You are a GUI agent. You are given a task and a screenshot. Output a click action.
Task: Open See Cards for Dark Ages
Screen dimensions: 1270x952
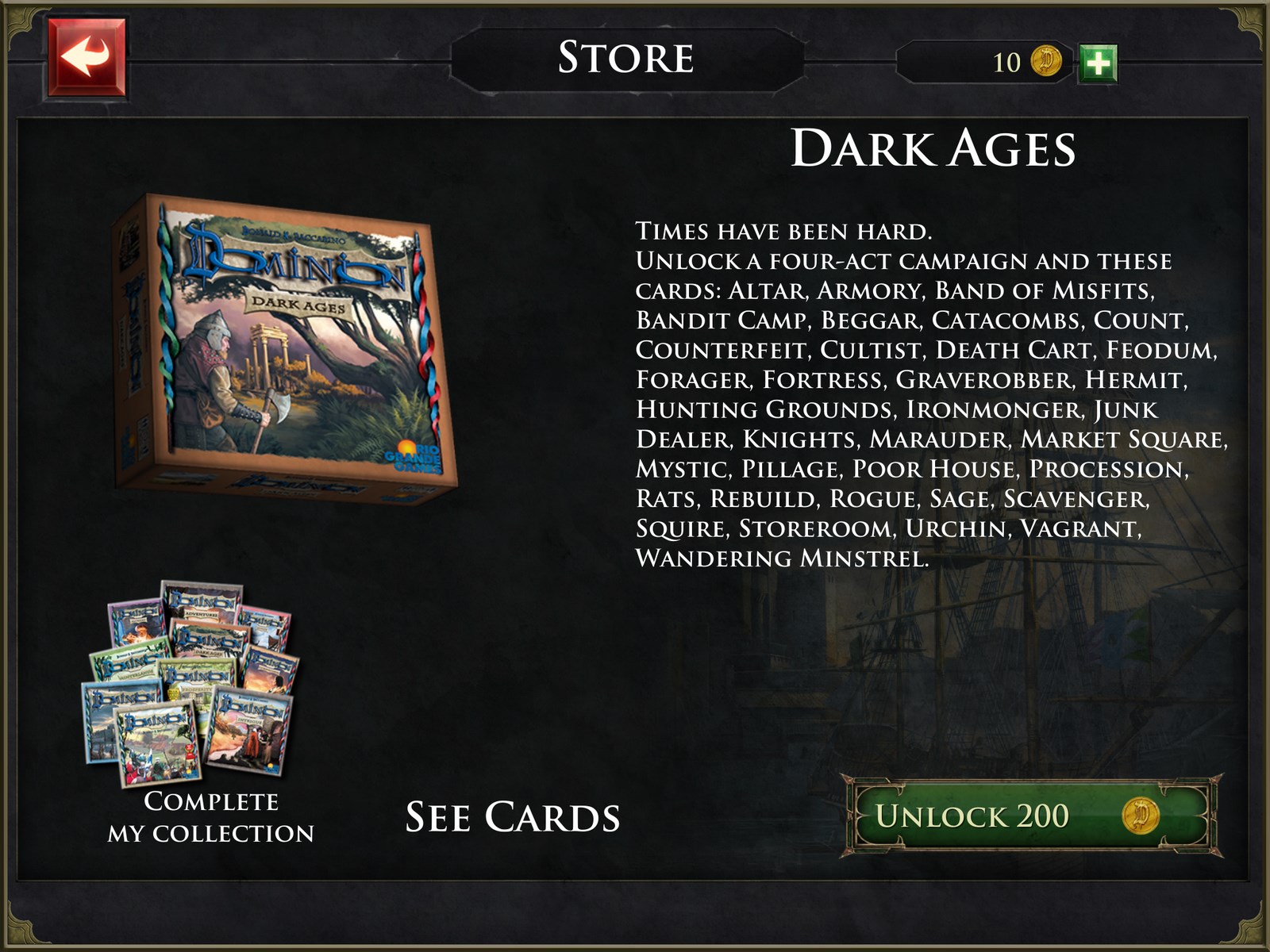pos(513,817)
